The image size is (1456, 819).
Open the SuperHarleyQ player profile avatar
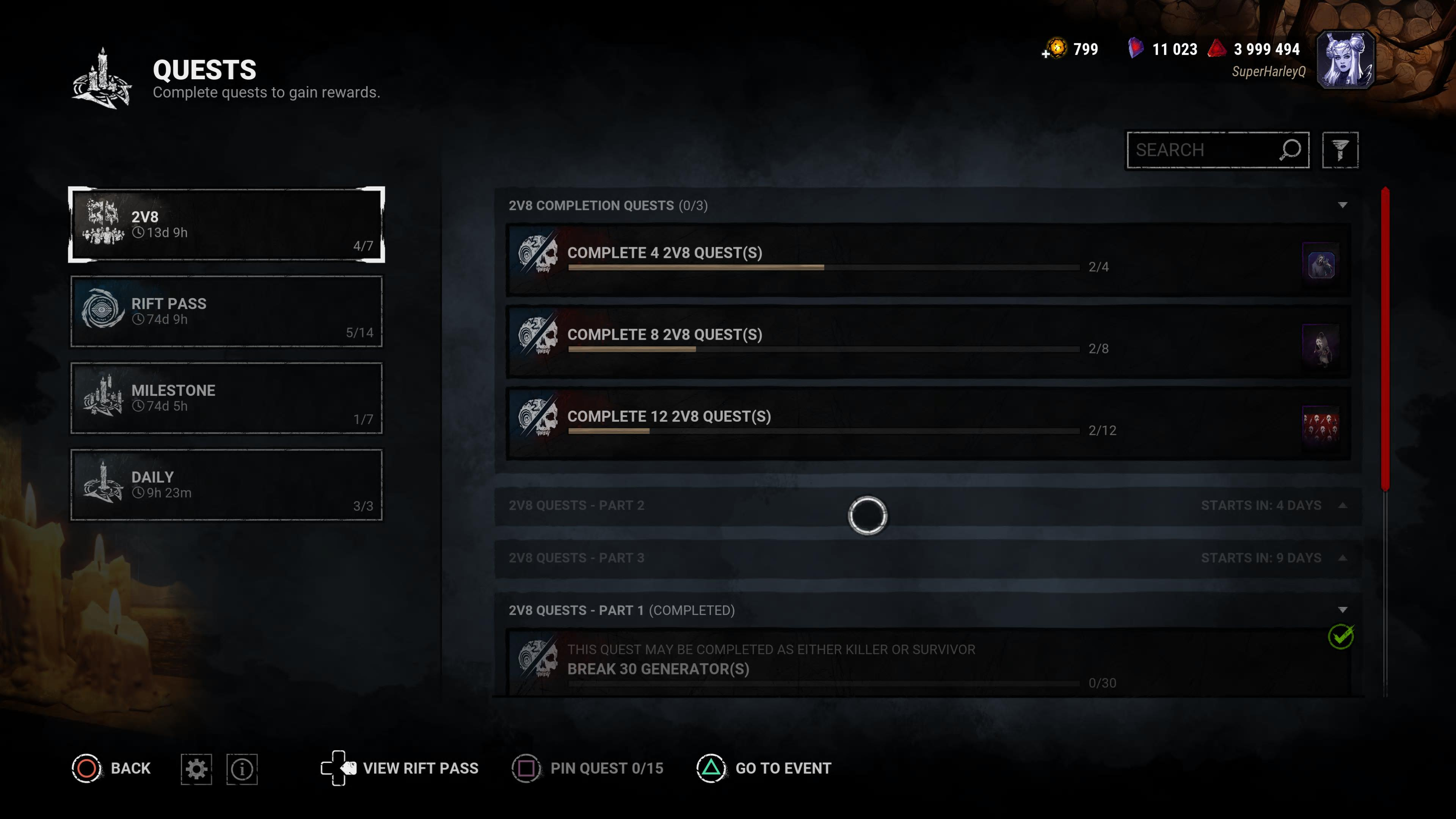coord(1345,60)
